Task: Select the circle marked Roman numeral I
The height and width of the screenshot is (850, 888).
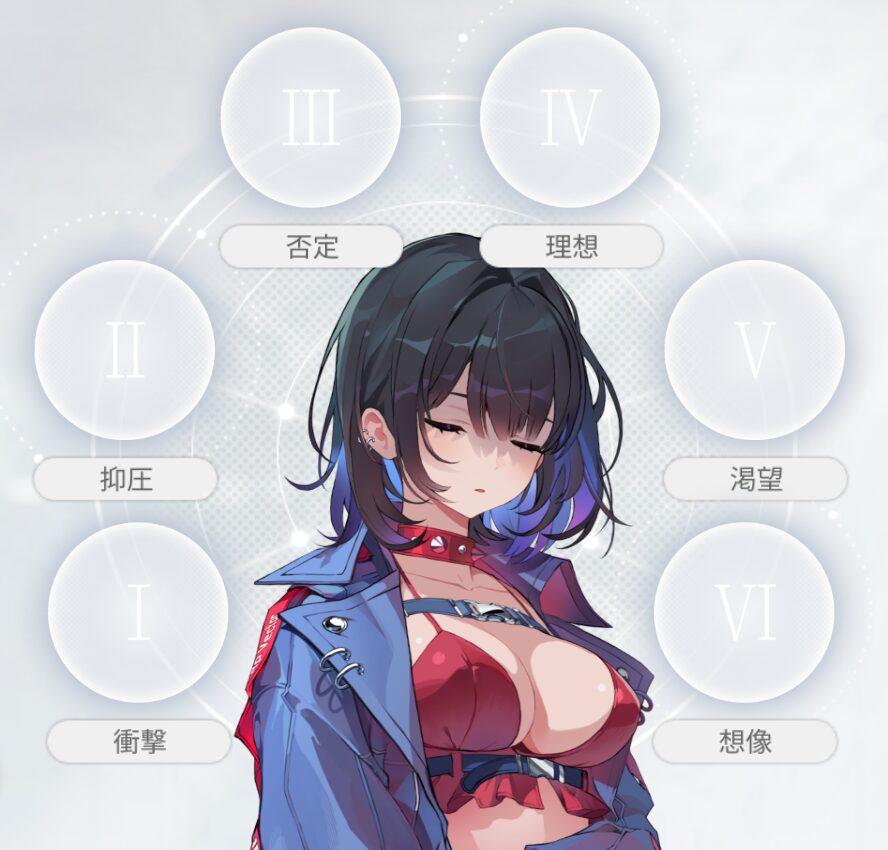Action: click(x=138, y=612)
